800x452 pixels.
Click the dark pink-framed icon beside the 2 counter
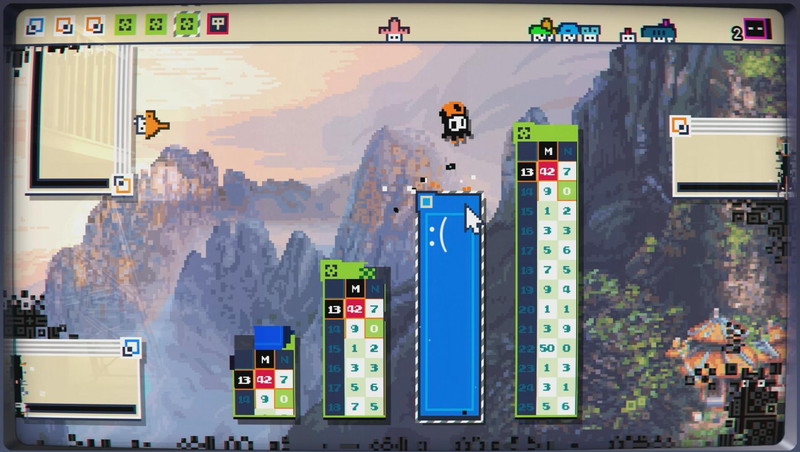coord(757,29)
